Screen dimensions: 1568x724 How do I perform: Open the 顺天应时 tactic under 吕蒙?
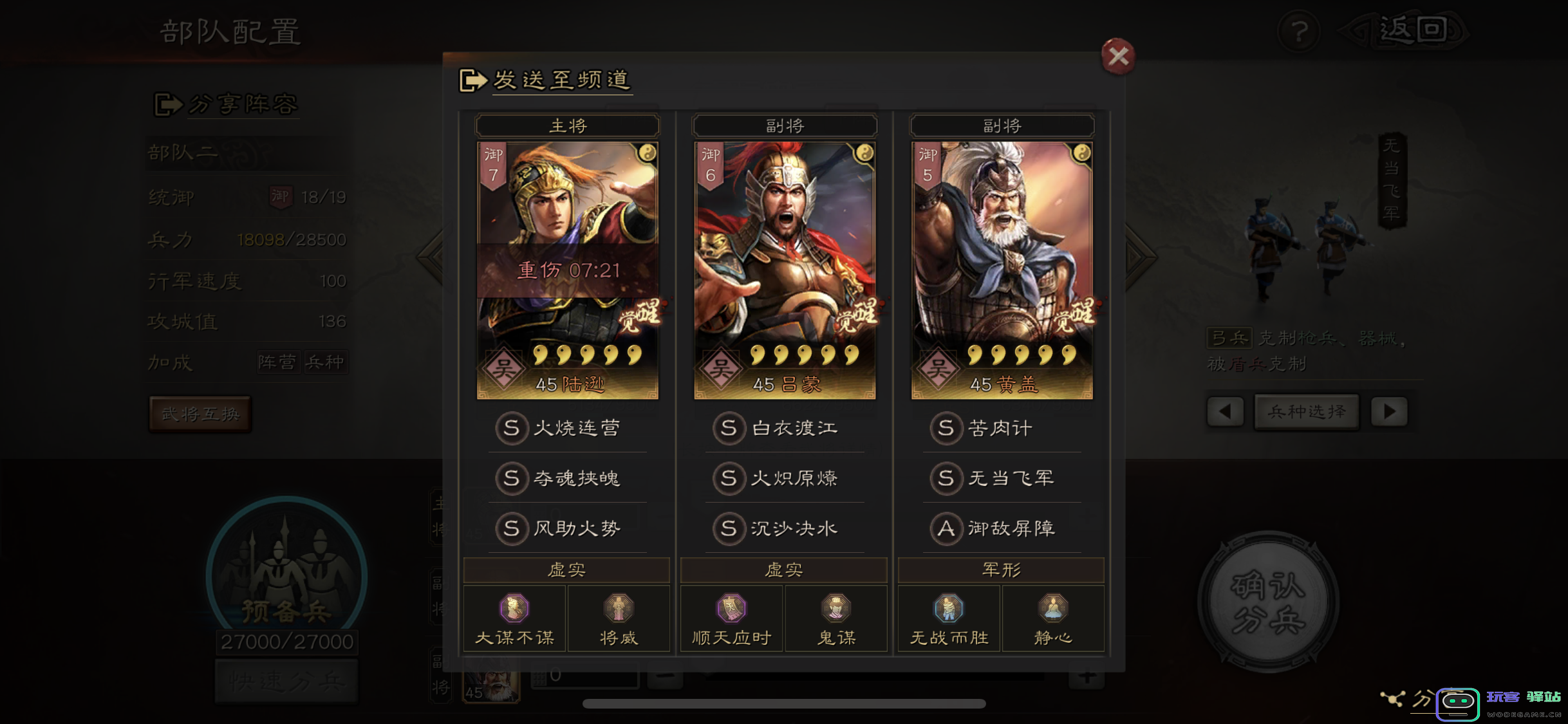pos(731,608)
